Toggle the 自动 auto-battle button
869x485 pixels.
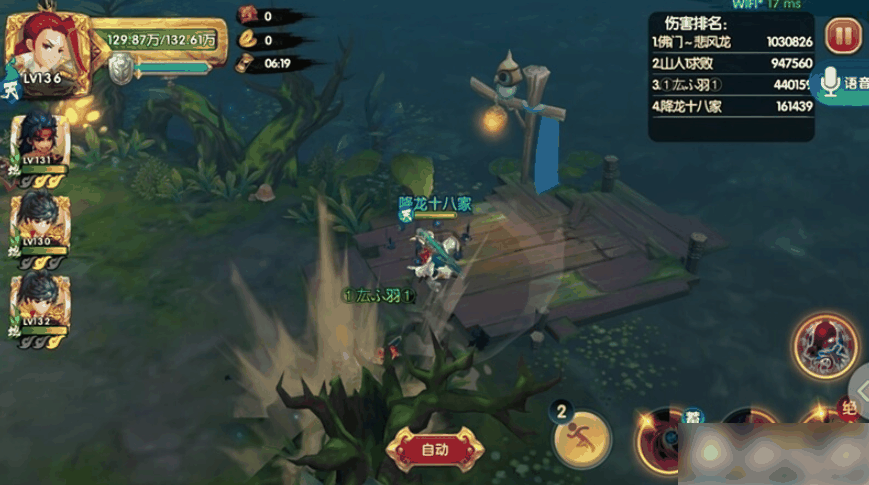point(435,449)
